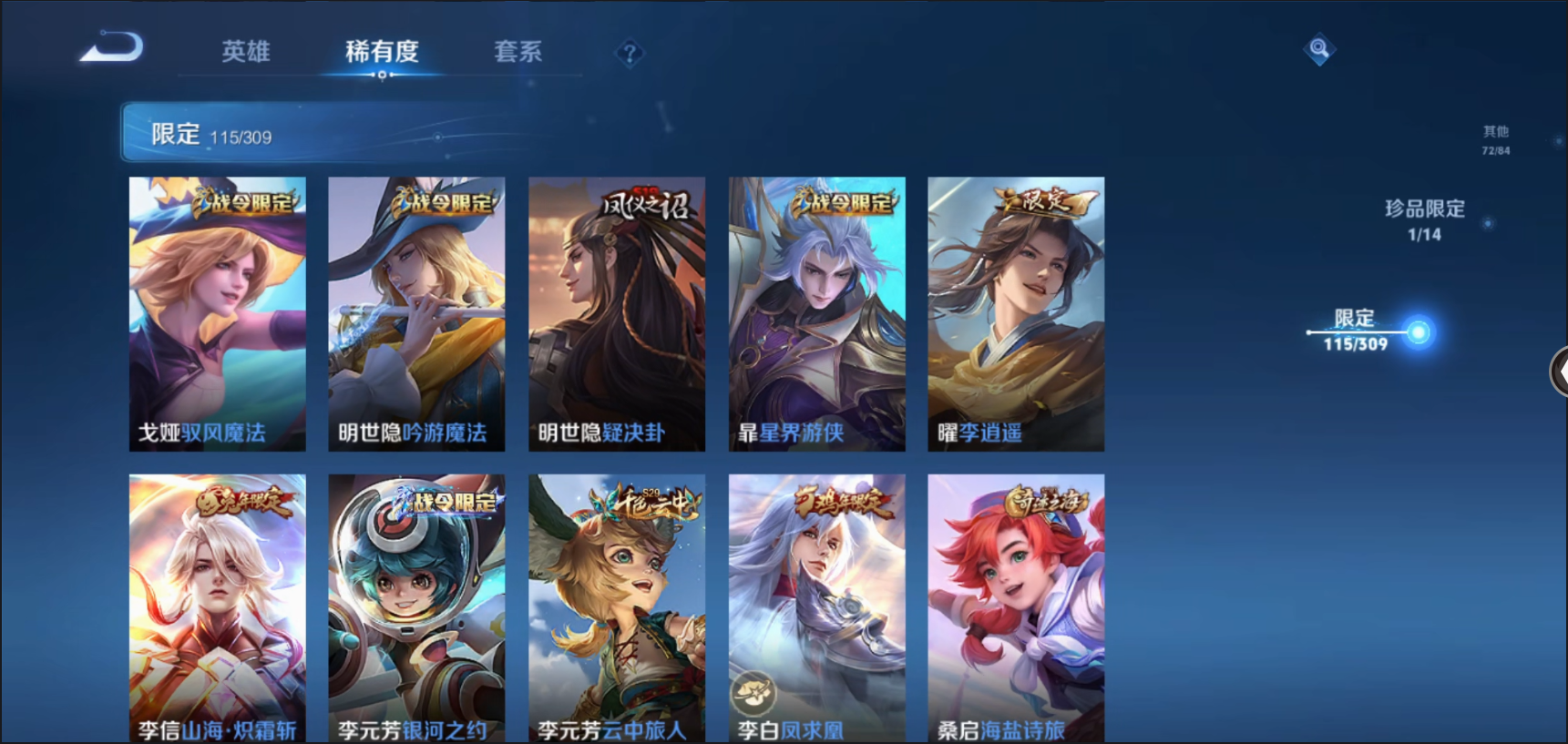
Task: Pick the 李白 凤求凰 skin card
Action: (x=816, y=607)
